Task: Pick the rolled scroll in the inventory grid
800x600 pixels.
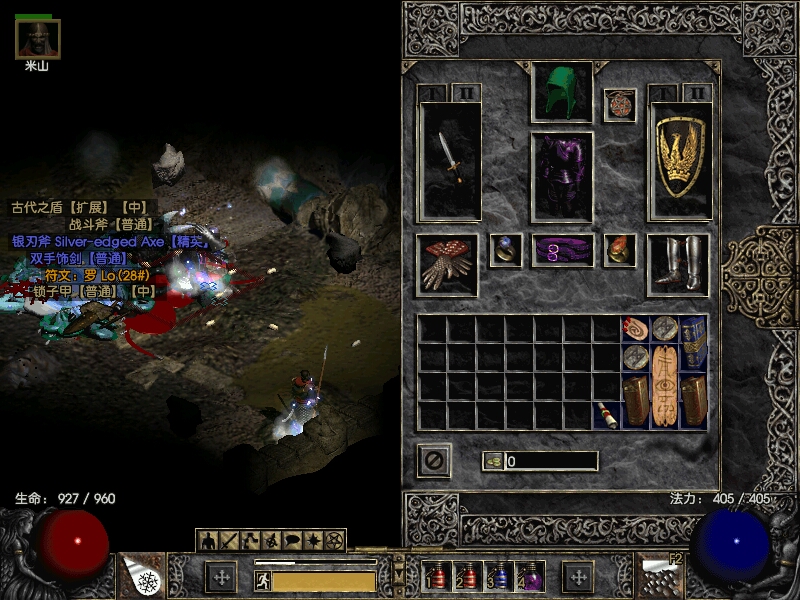Action: pos(636,328)
